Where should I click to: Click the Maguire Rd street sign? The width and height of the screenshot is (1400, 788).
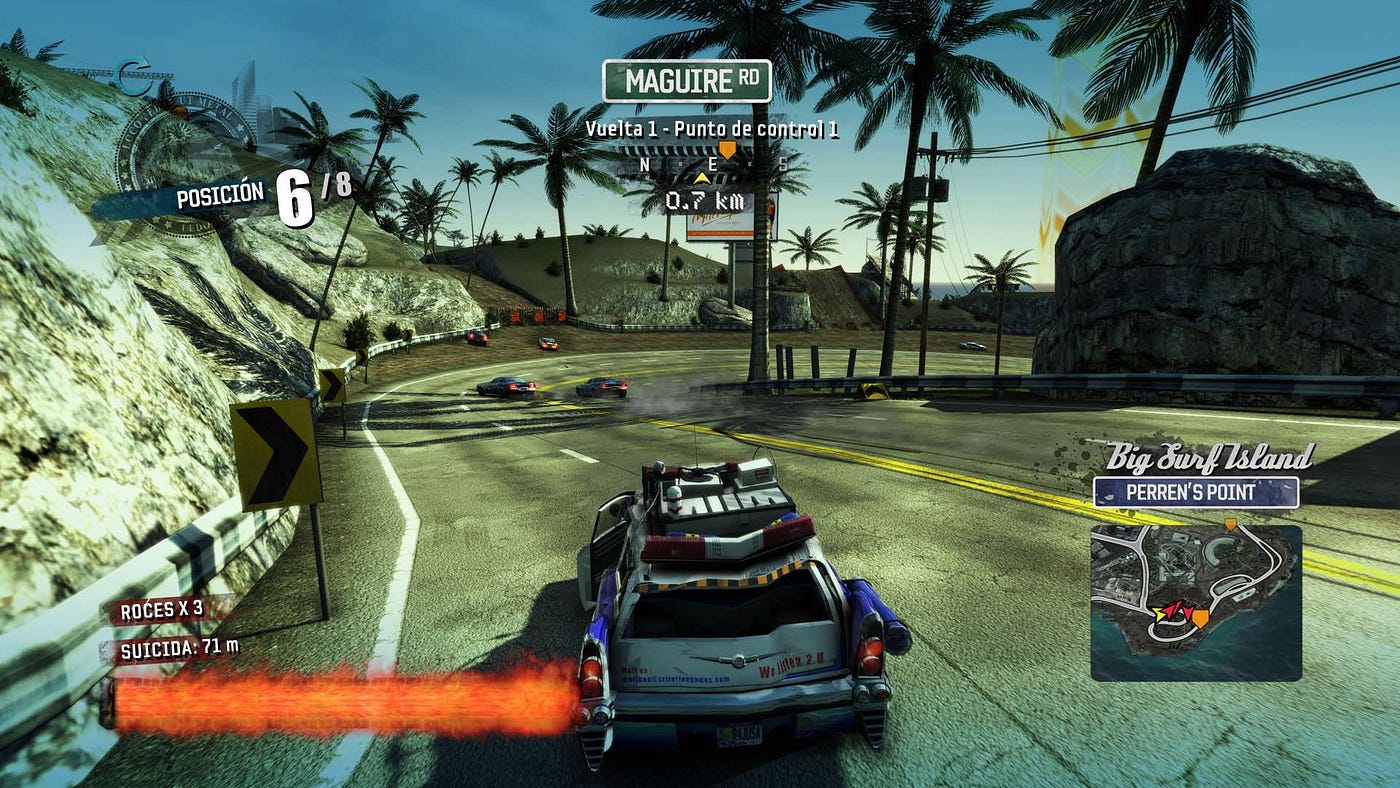(687, 81)
